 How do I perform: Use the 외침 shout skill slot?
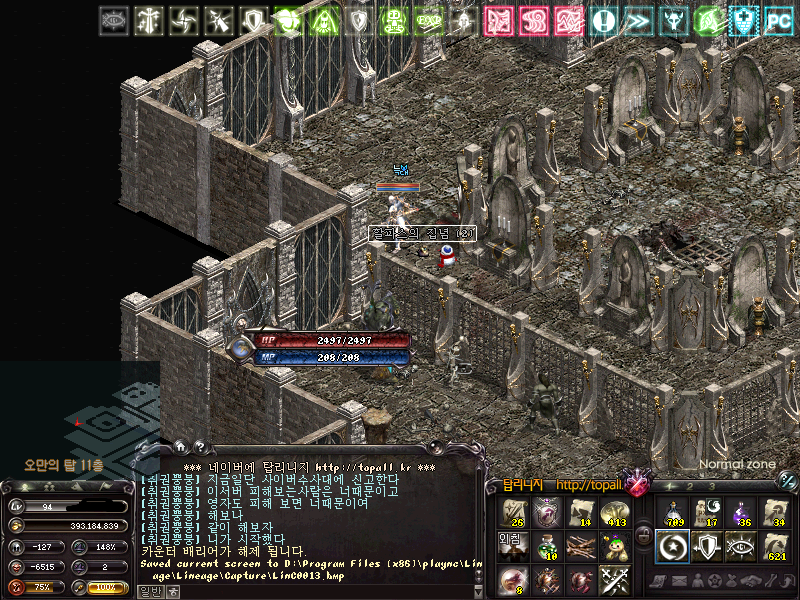pyautogui.click(x=512, y=545)
